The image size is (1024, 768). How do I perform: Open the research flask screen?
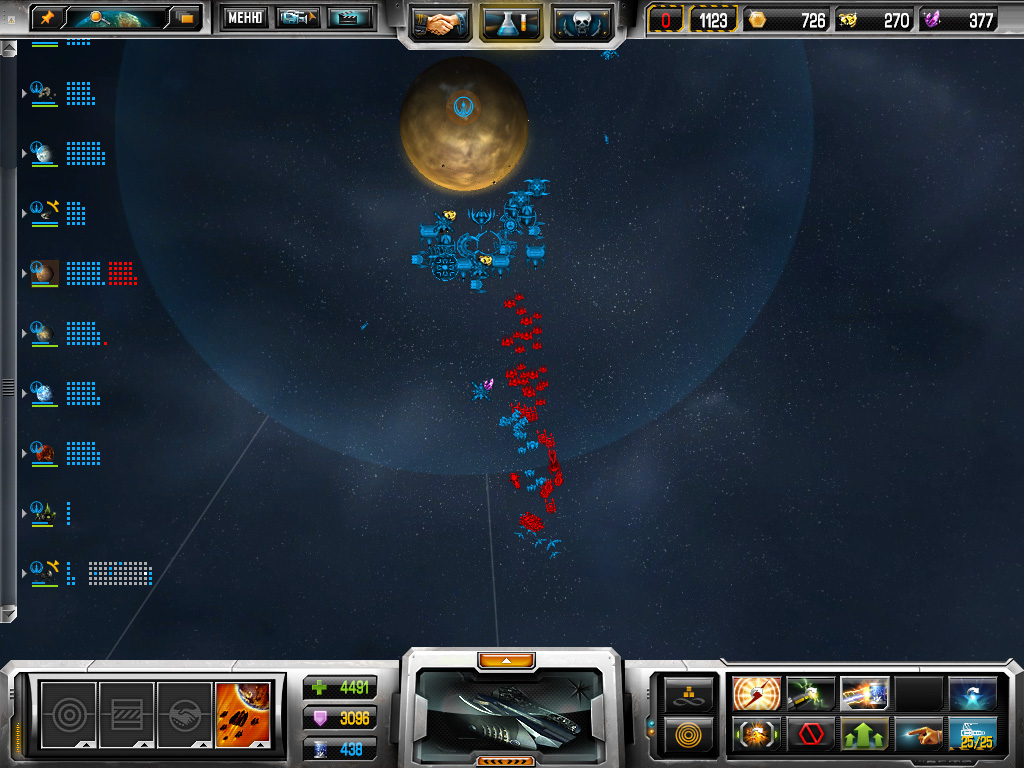click(x=511, y=22)
